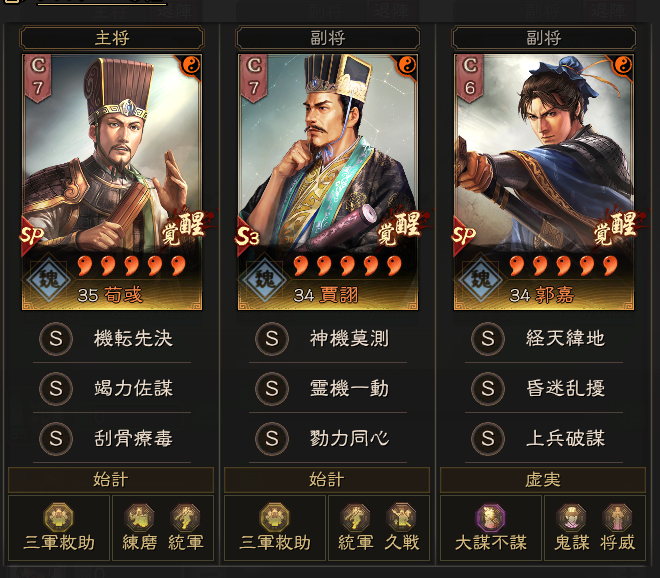Screen dimensions: 660x578
Task: Select the 久戦 tactic icon
Action: tap(401, 527)
